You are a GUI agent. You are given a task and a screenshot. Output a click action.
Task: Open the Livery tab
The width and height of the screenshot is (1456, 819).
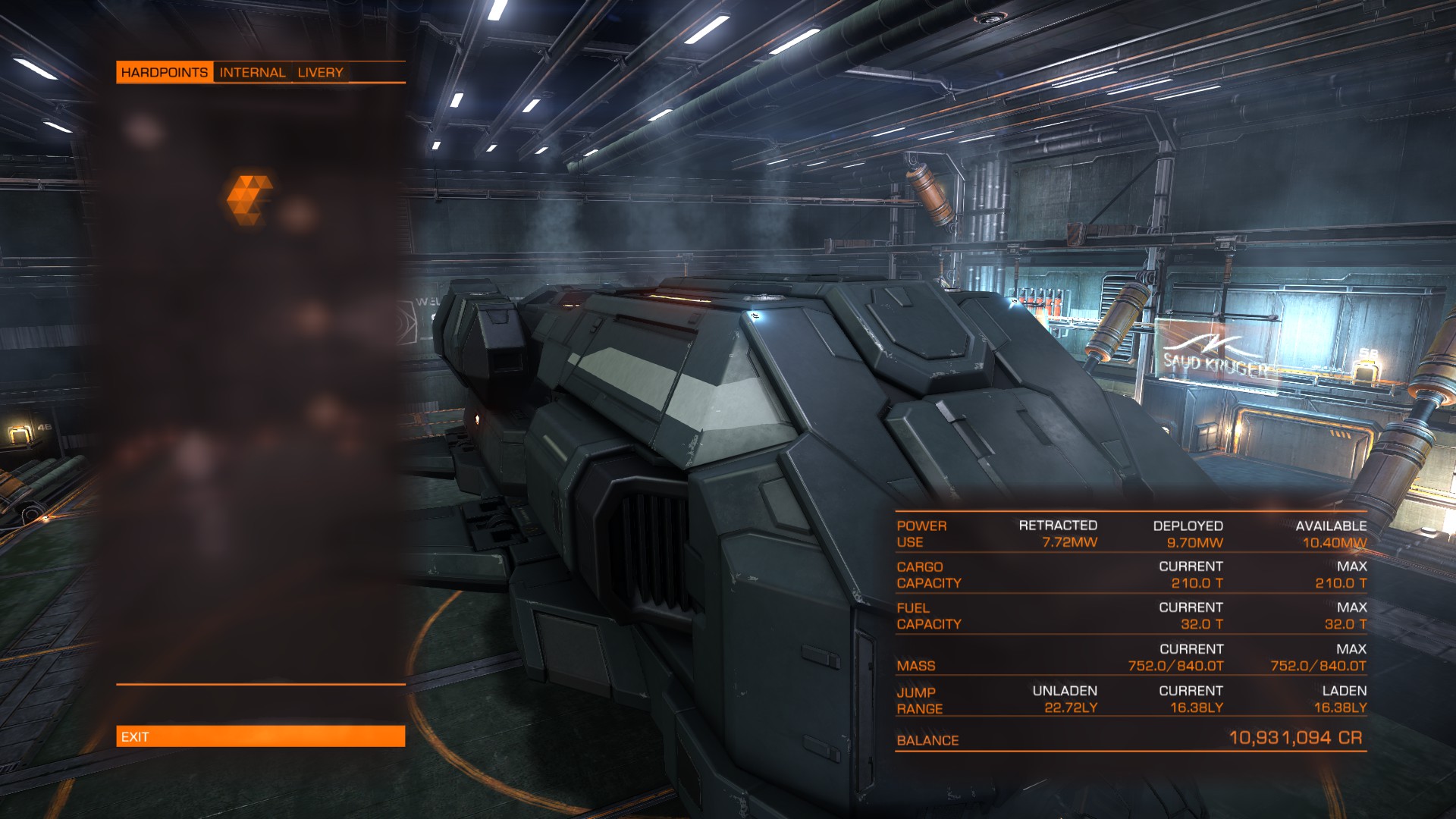coord(320,73)
